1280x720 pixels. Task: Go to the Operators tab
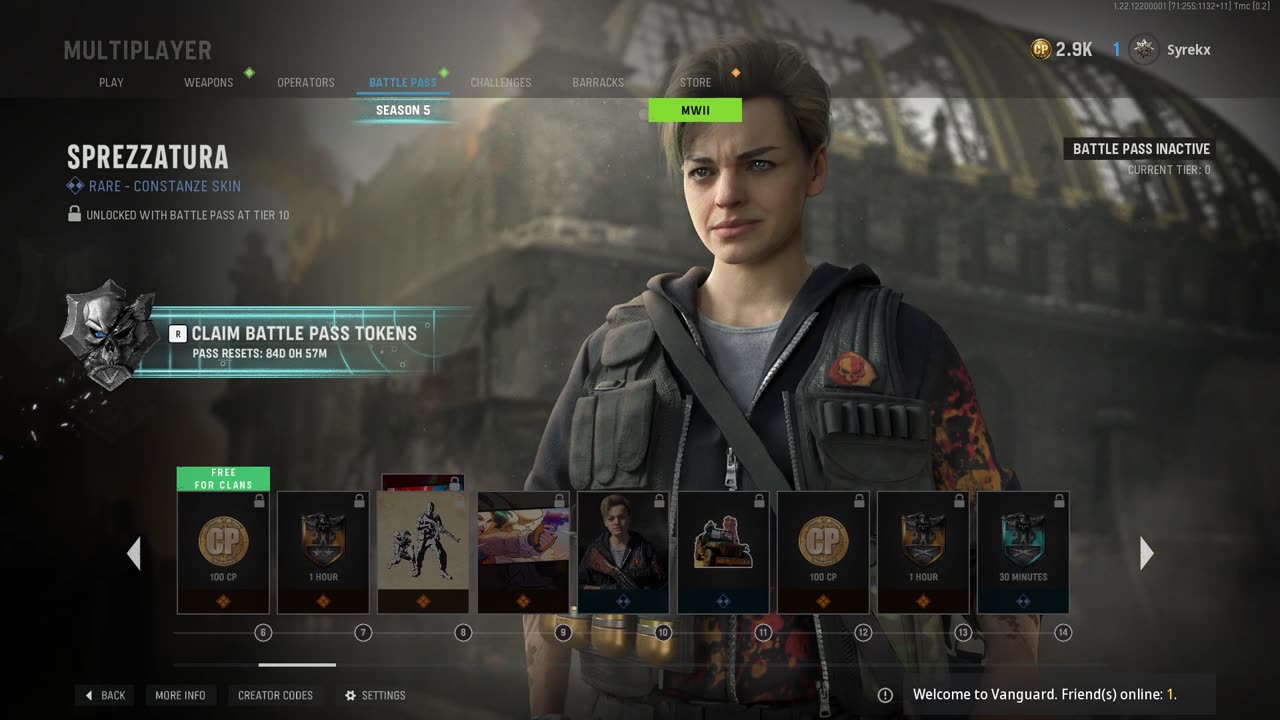pyautogui.click(x=305, y=82)
